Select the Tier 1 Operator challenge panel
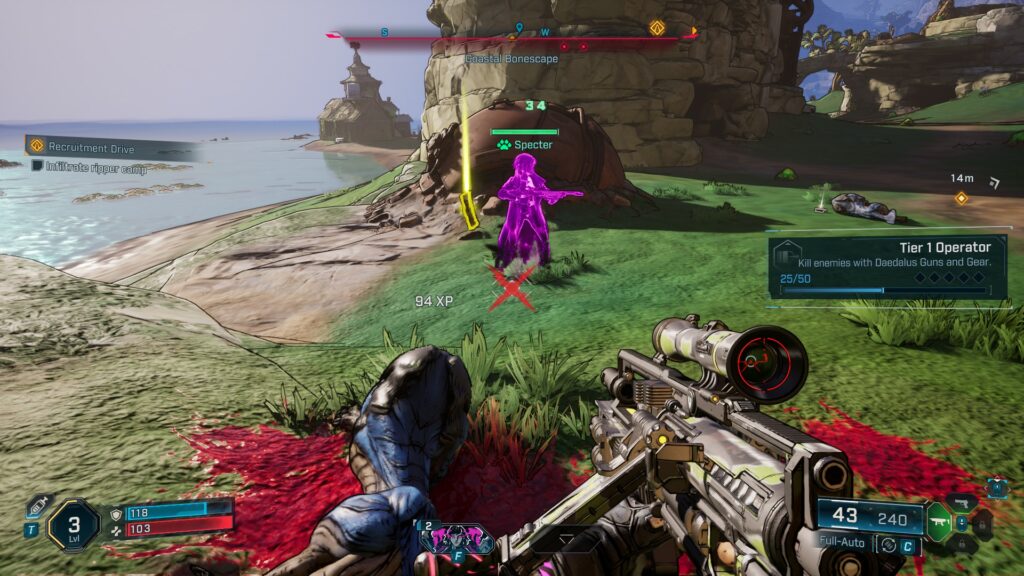This screenshot has width=1024, height=576. (887, 266)
